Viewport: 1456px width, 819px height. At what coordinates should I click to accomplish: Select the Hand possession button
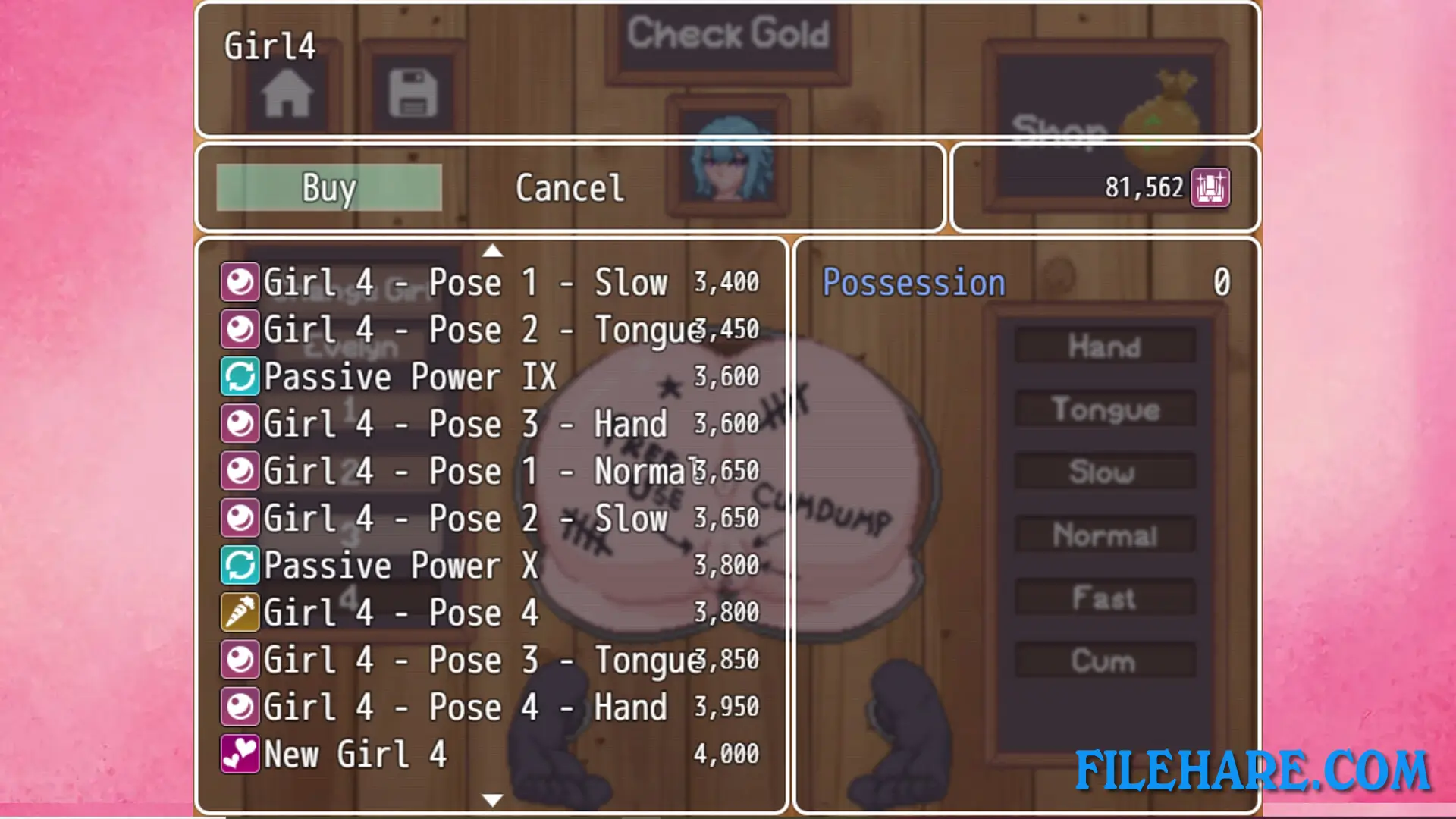(1105, 347)
